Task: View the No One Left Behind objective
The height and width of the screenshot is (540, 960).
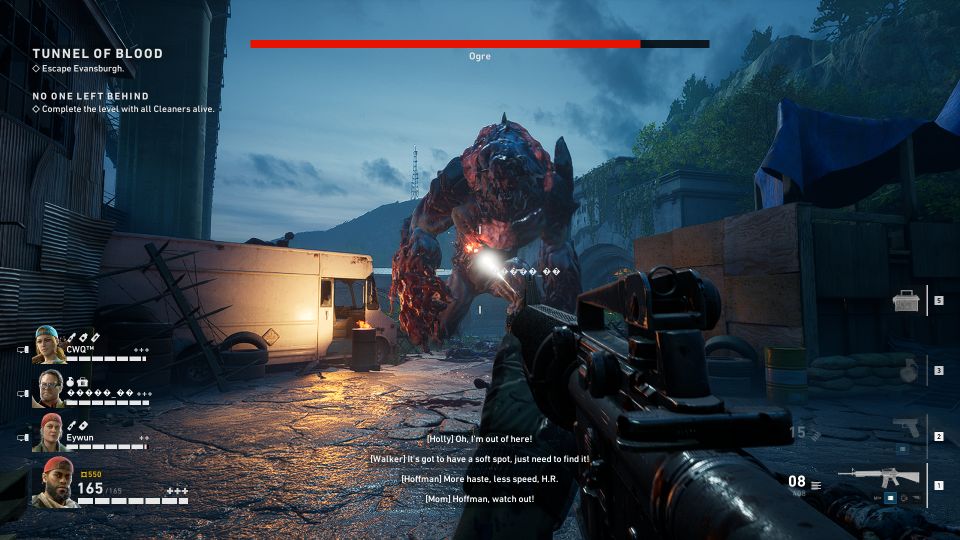Action: coord(90,96)
